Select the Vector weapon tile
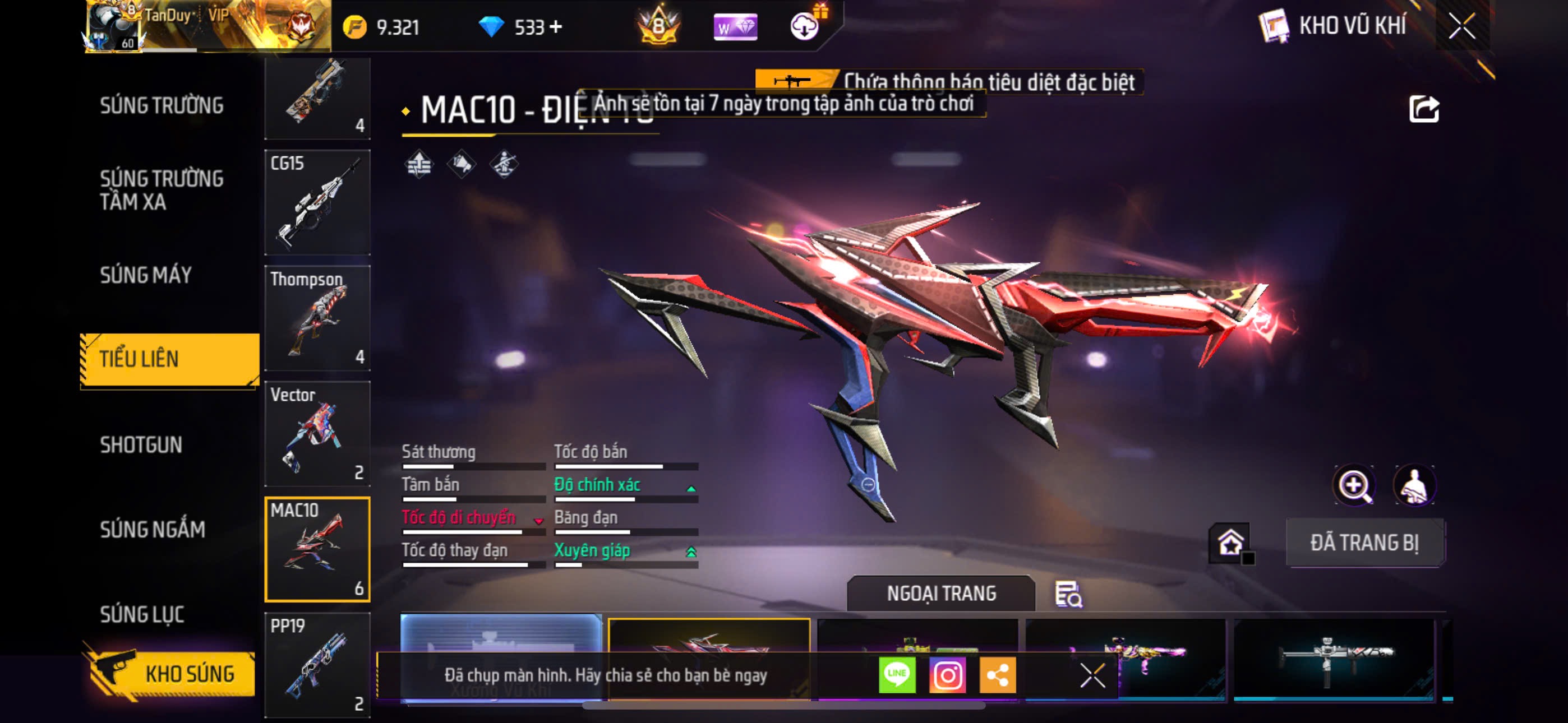1568x723 pixels. pos(317,433)
